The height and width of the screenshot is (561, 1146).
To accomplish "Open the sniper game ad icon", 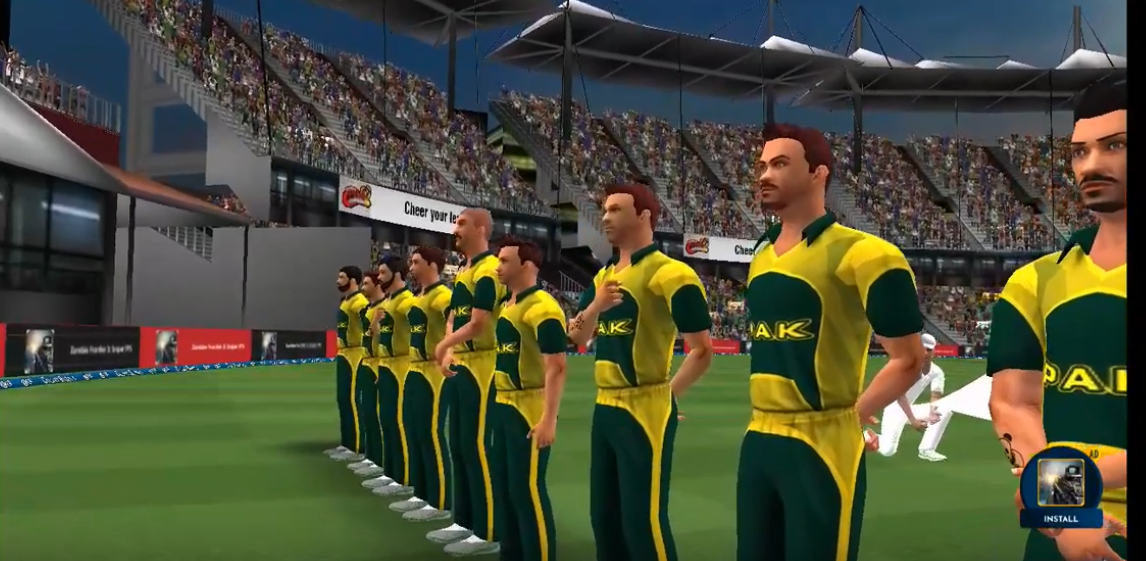I will click(1061, 482).
